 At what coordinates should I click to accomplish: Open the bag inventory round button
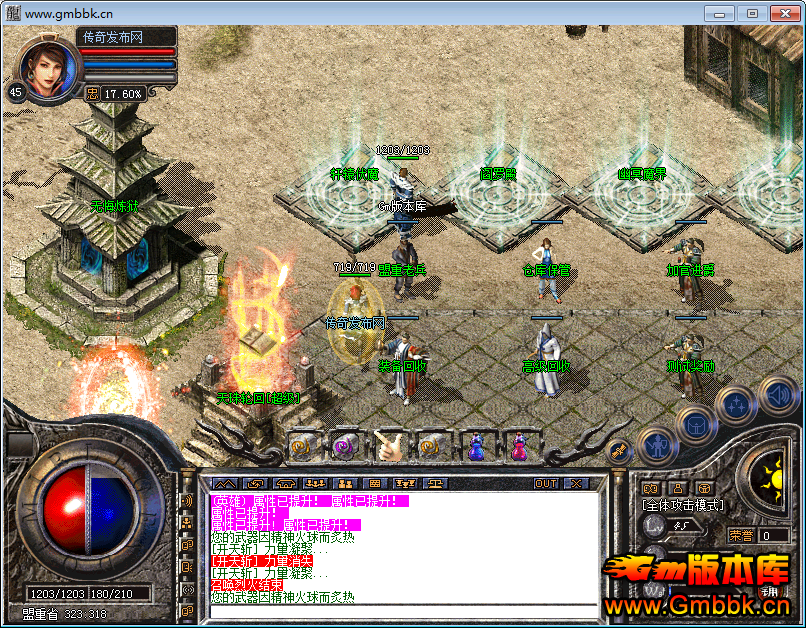click(694, 424)
